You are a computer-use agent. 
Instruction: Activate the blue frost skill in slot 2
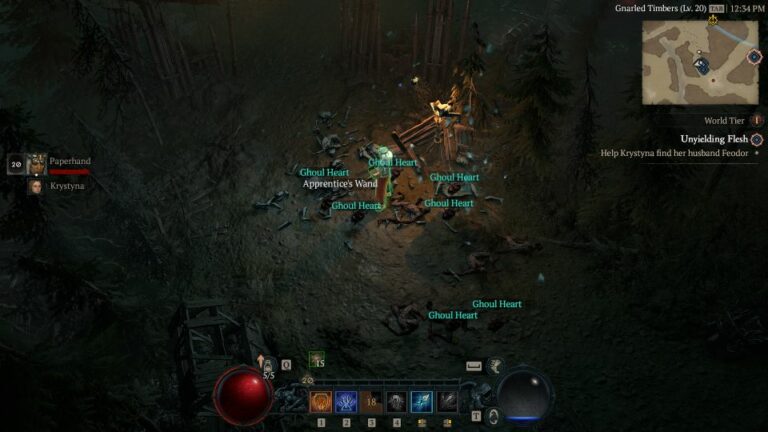tap(346, 402)
